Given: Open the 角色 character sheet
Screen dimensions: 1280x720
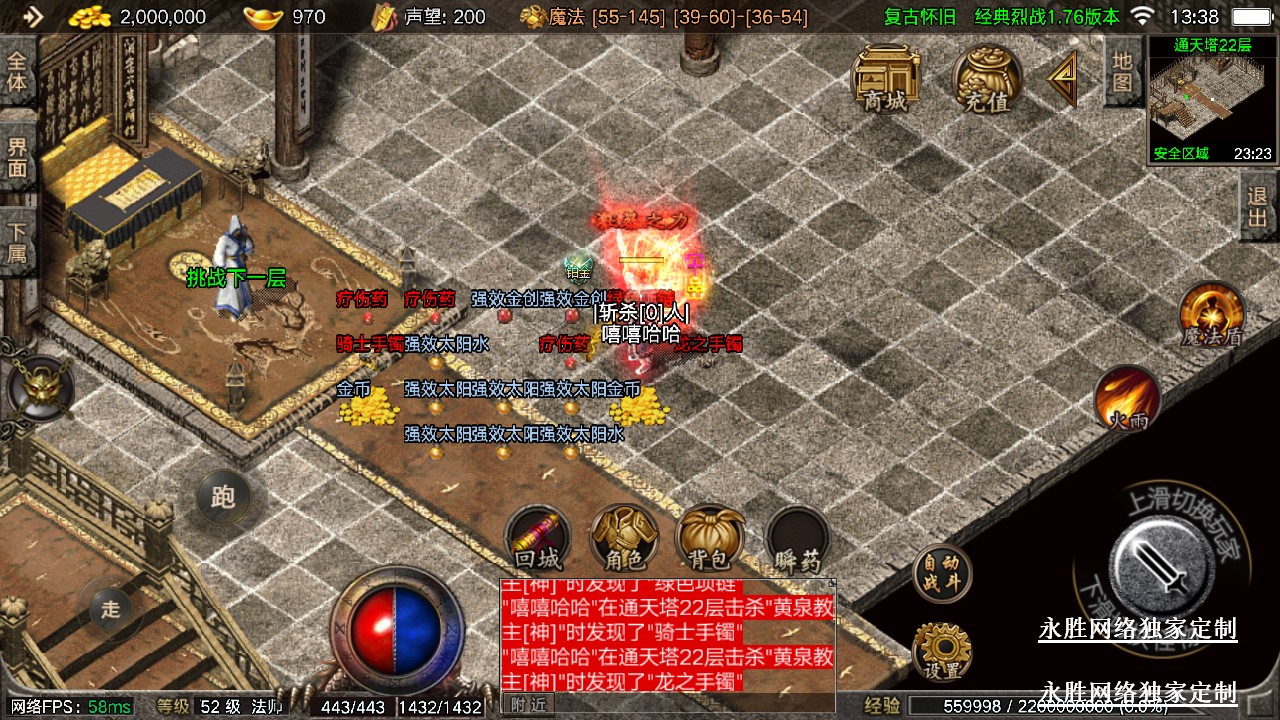Looking at the screenshot, I should click(624, 538).
